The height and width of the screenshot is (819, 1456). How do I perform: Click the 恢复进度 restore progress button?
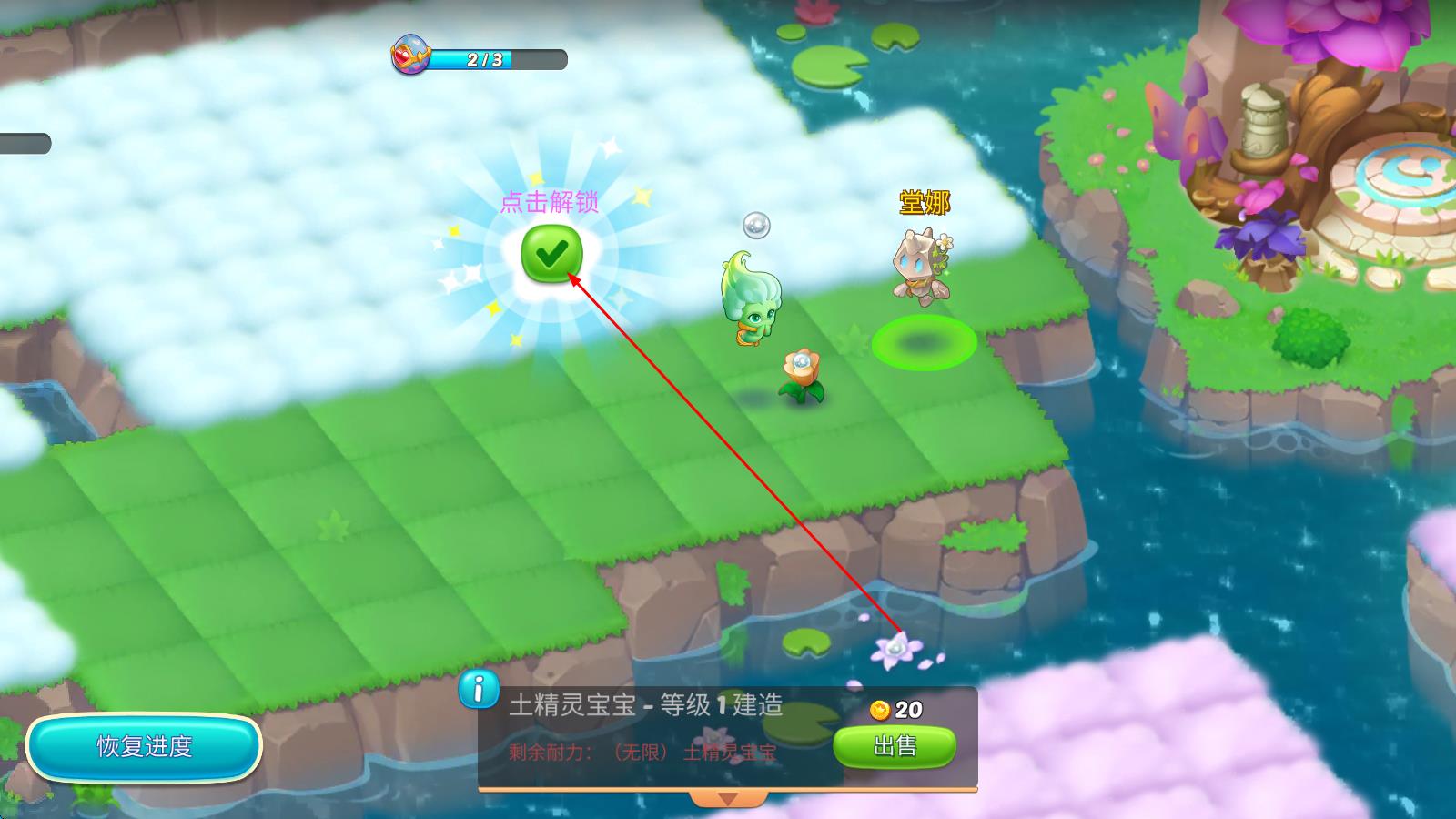coord(145,747)
